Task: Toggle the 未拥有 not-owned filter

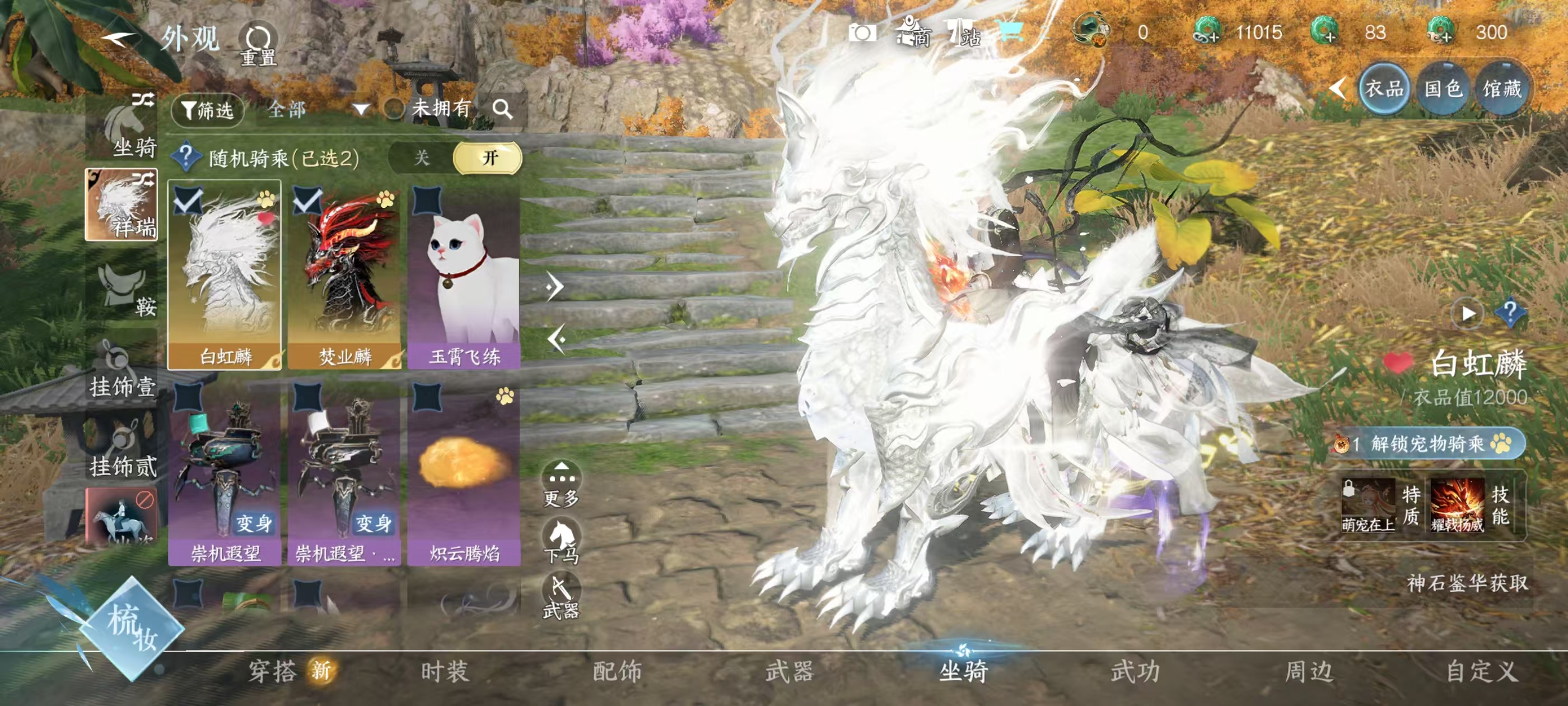Action: [x=394, y=109]
